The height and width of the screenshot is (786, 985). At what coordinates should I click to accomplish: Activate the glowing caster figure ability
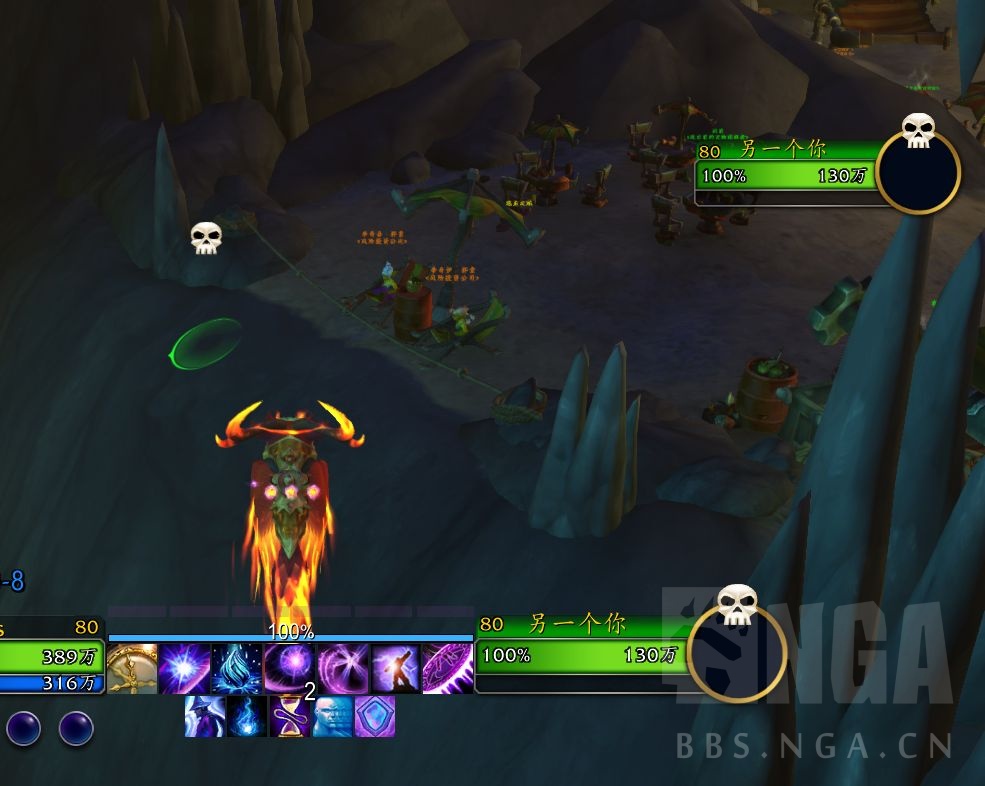click(x=395, y=669)
